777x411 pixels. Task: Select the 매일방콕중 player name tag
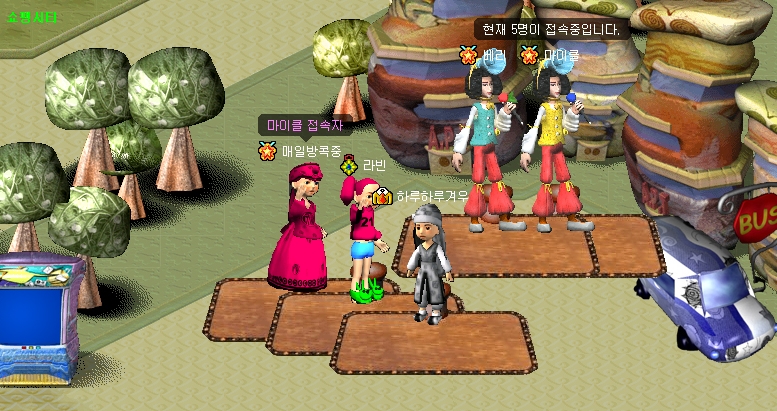pos(311,151)
